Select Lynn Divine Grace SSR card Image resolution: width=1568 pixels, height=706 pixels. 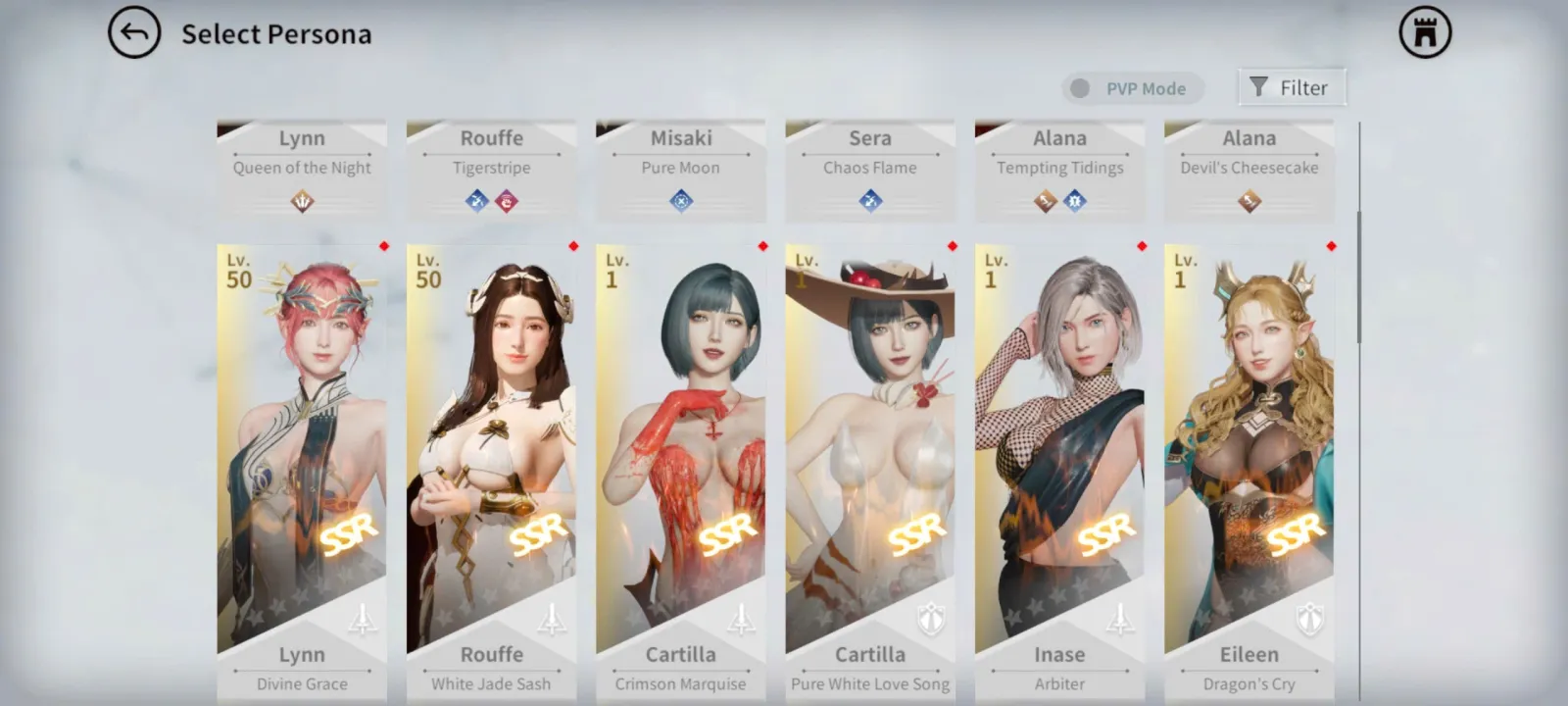point(302,451)
